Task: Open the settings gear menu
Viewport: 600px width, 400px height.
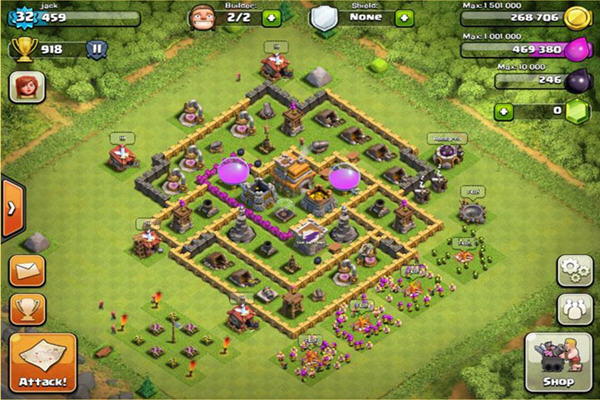Action: coord(574,272)
